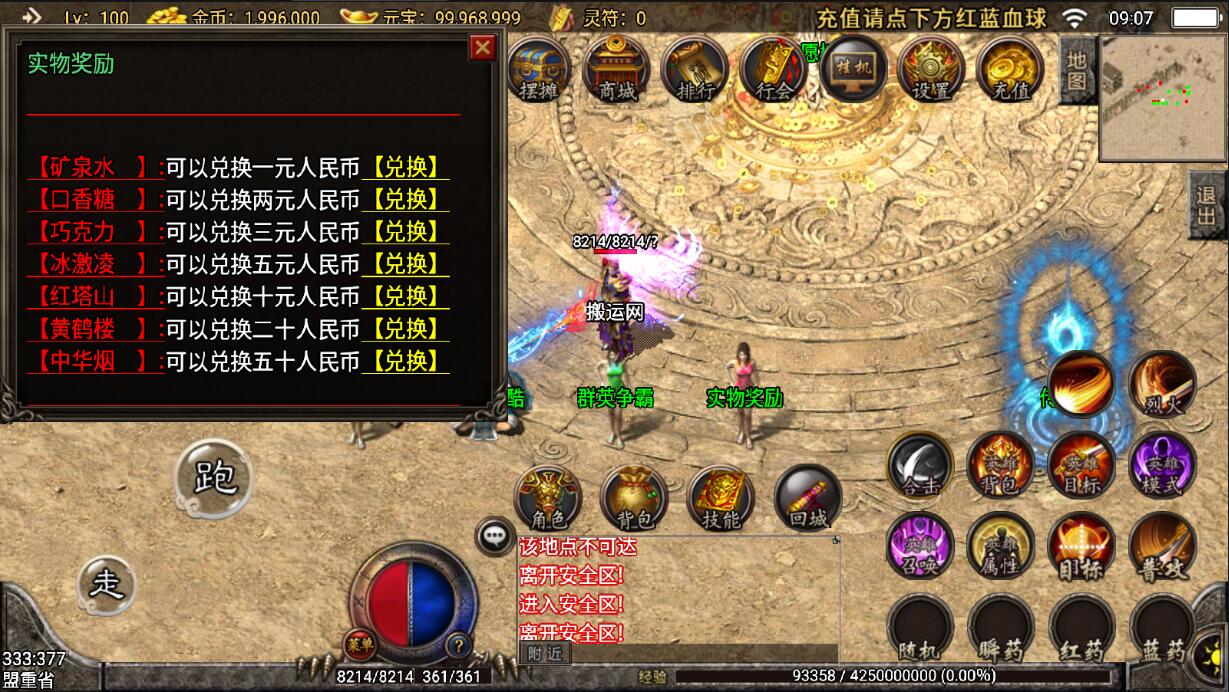Open the 充值 recharge screen
The height and width of the screenshot is (692, 1229).
coord(1010,69)
